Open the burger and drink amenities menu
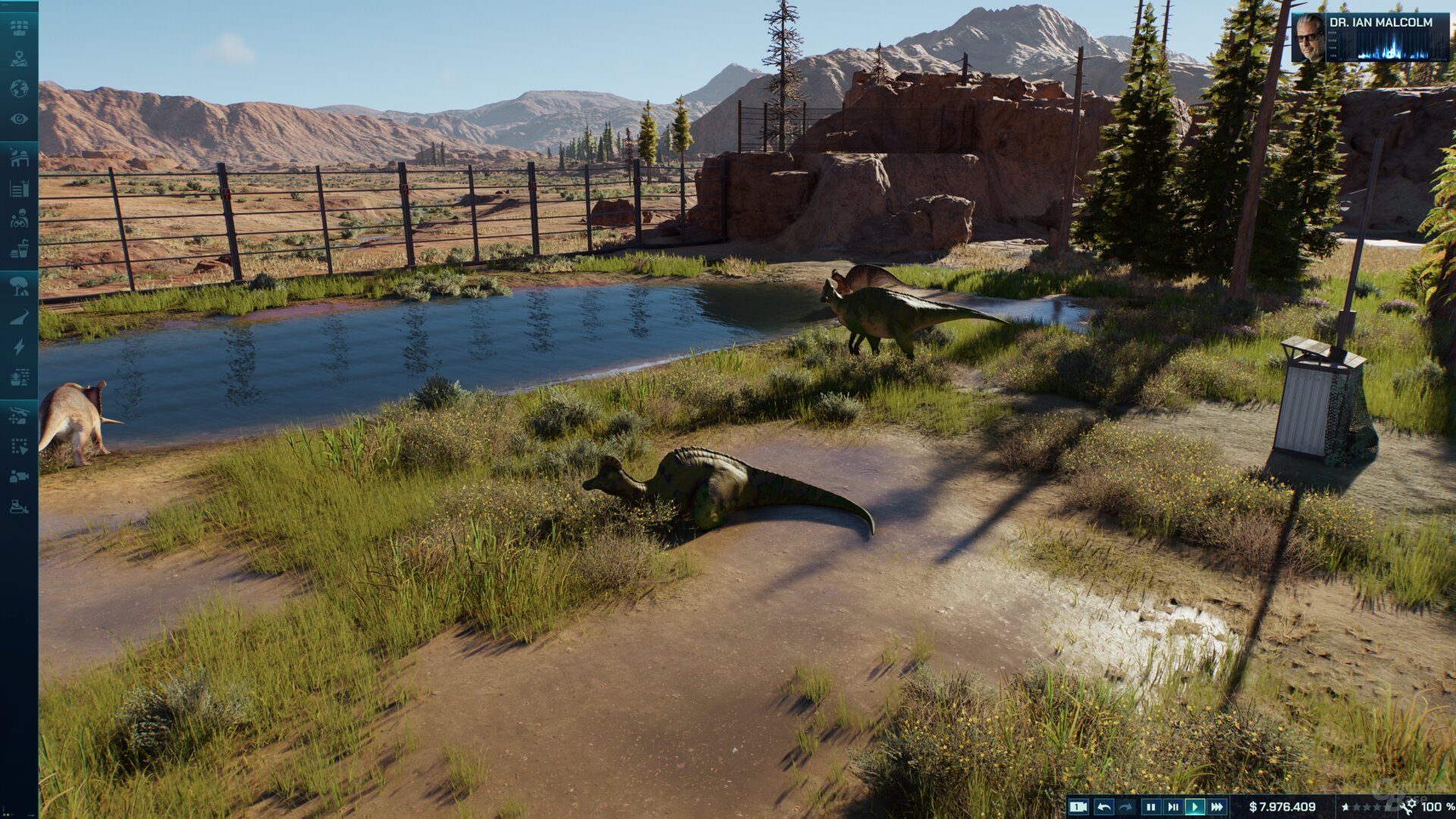1456x819 pixels. 19,249
